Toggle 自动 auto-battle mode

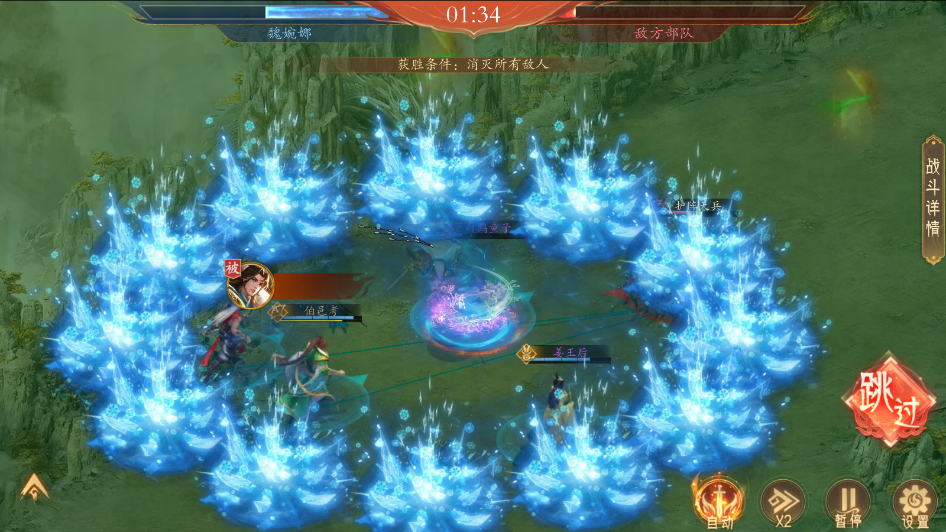click(717, 500)
